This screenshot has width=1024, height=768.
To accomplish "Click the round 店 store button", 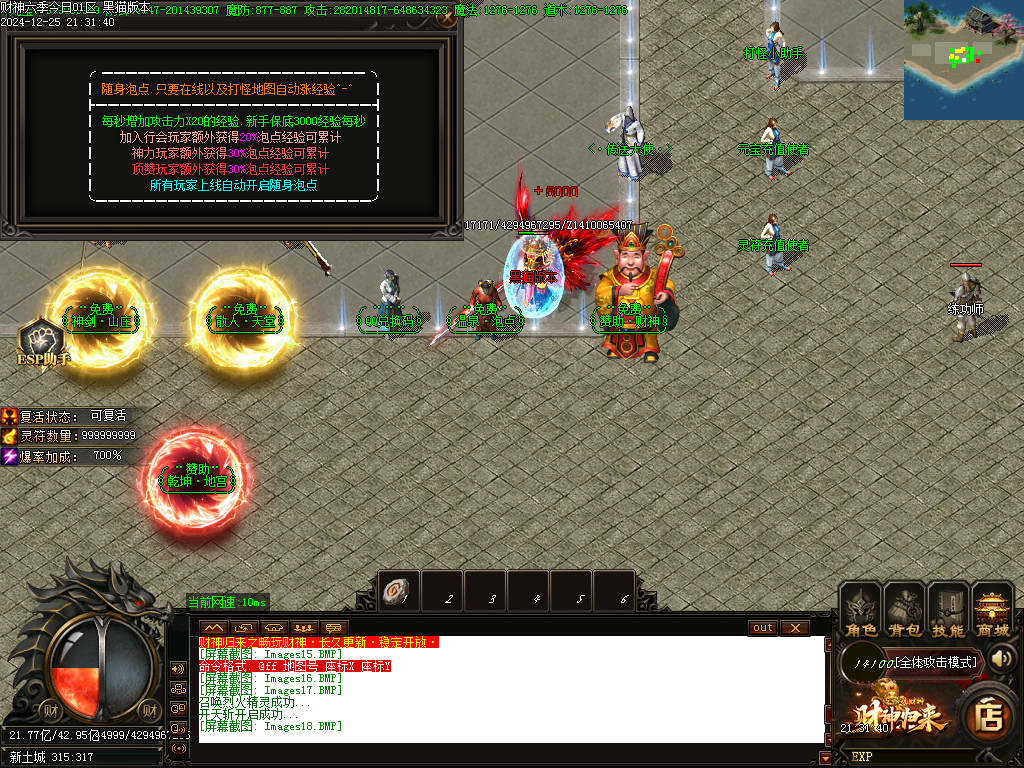I will [989, 716].
